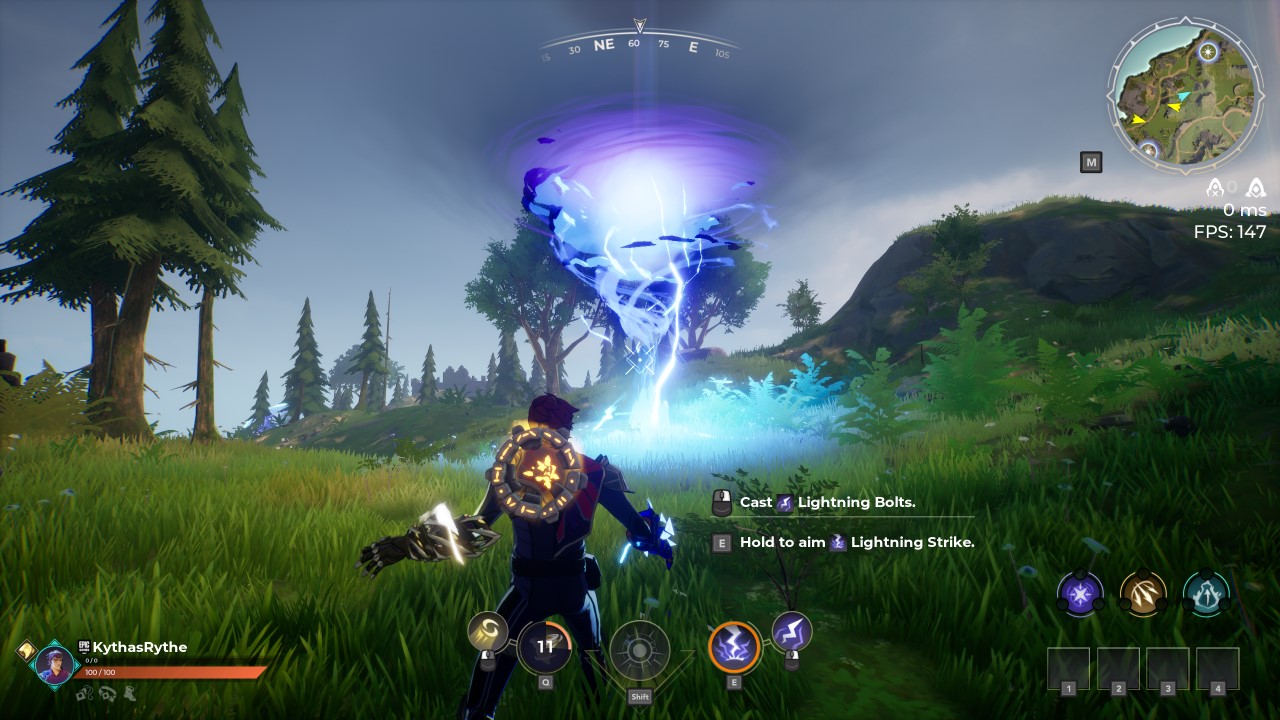Click the left marker icon below the minimap

pos(1215,187)
